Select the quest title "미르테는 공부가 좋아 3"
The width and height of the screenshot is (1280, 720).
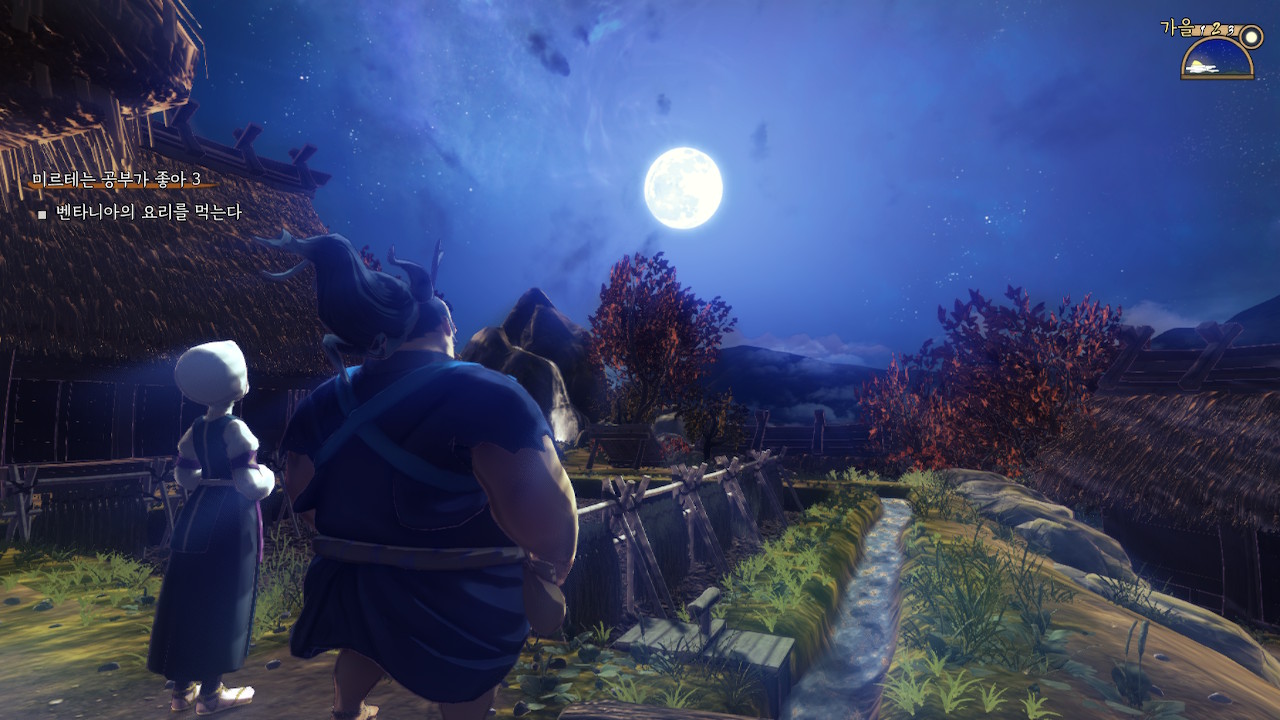pos(116,179)
